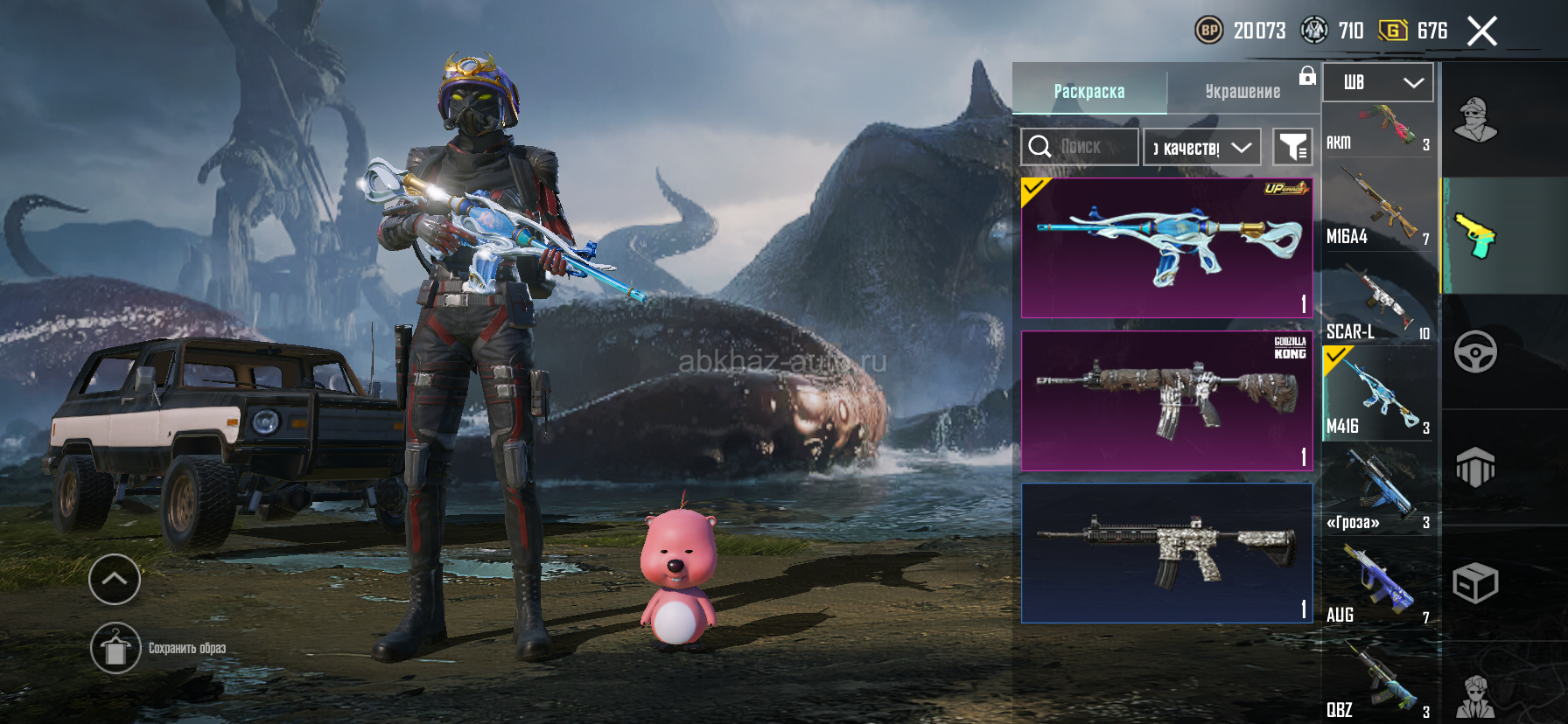Select QBZ in the weapon list
This screenshot has height=724, width=1568.
coord(1378,682)
